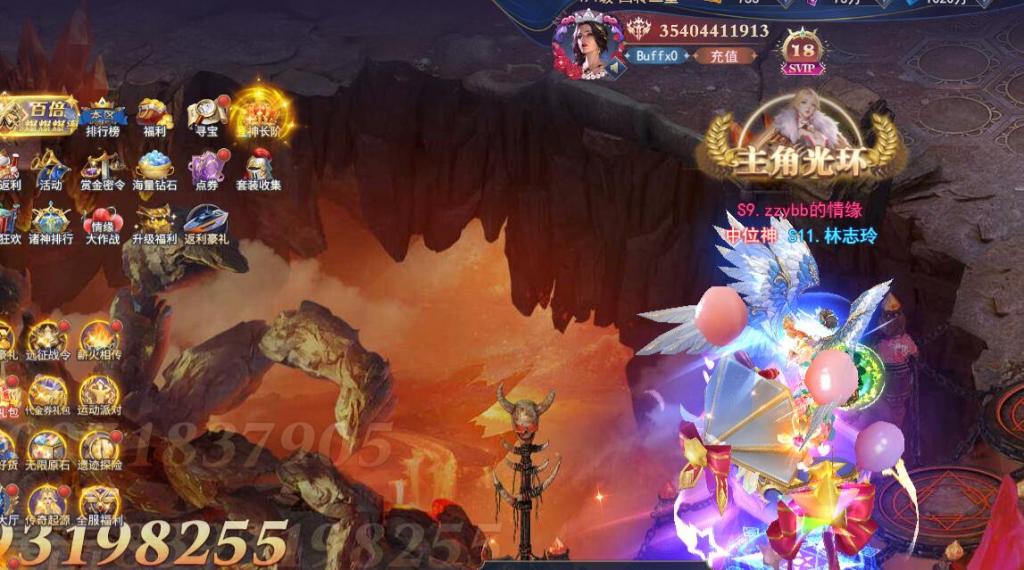Open the SVIP 18 badge
Viewport: 1024px width, 570px height.
coord(802,50)
